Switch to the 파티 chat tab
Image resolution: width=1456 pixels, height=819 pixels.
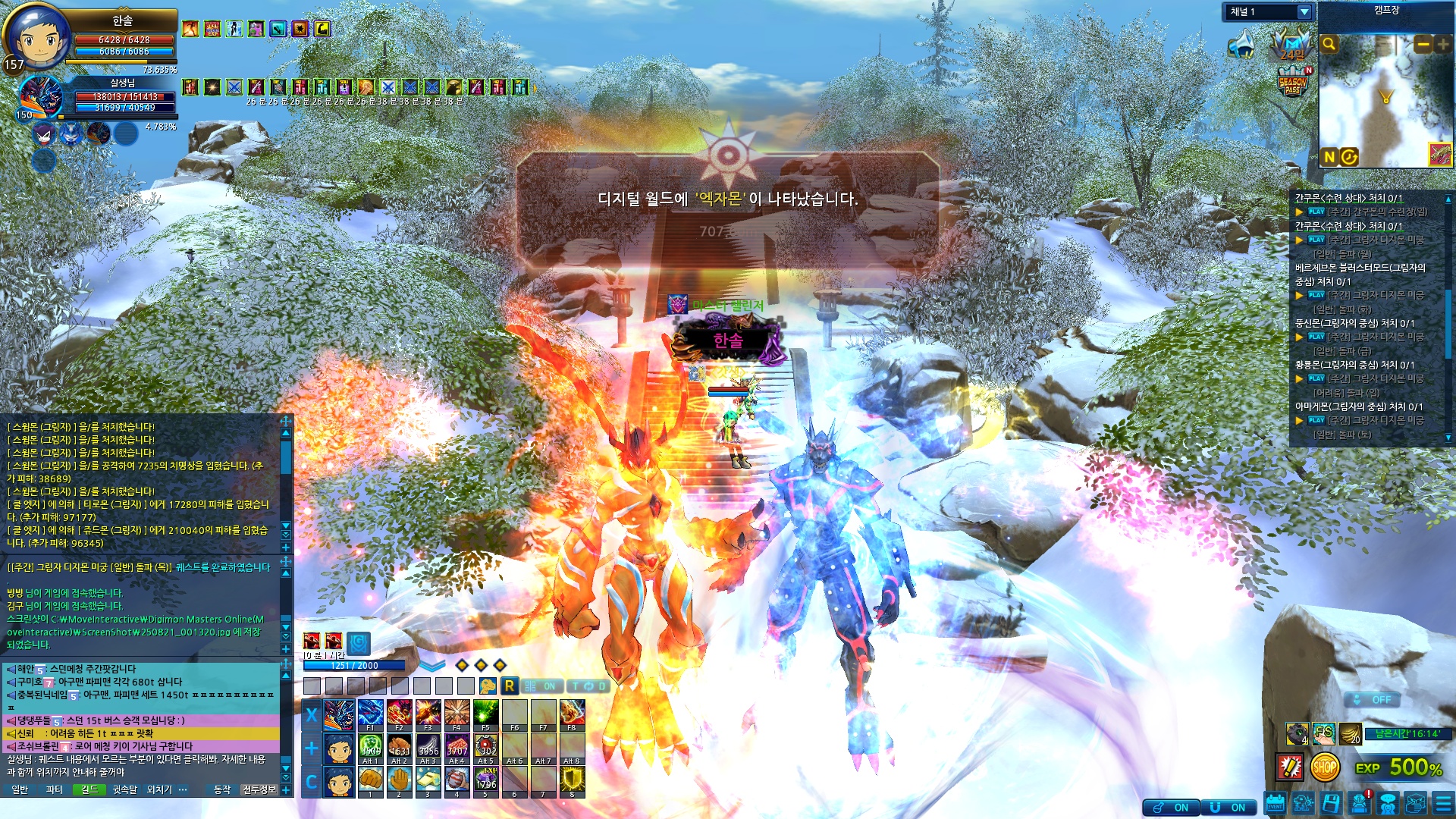(55, 789)
